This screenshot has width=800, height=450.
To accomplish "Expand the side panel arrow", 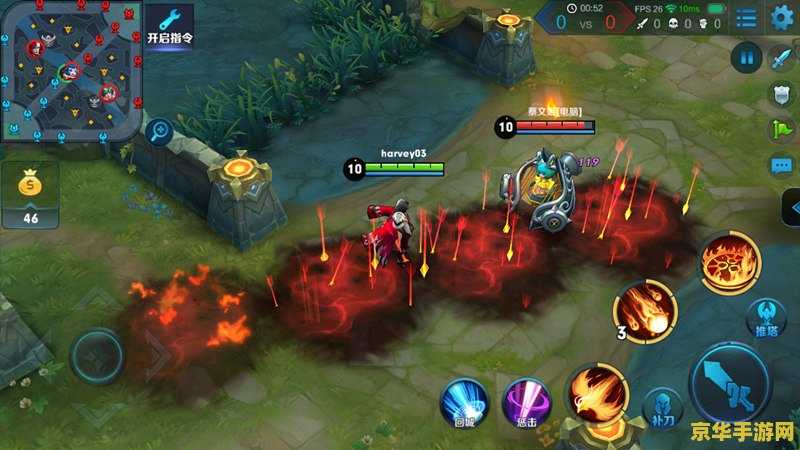I will (x=791, y=208).
